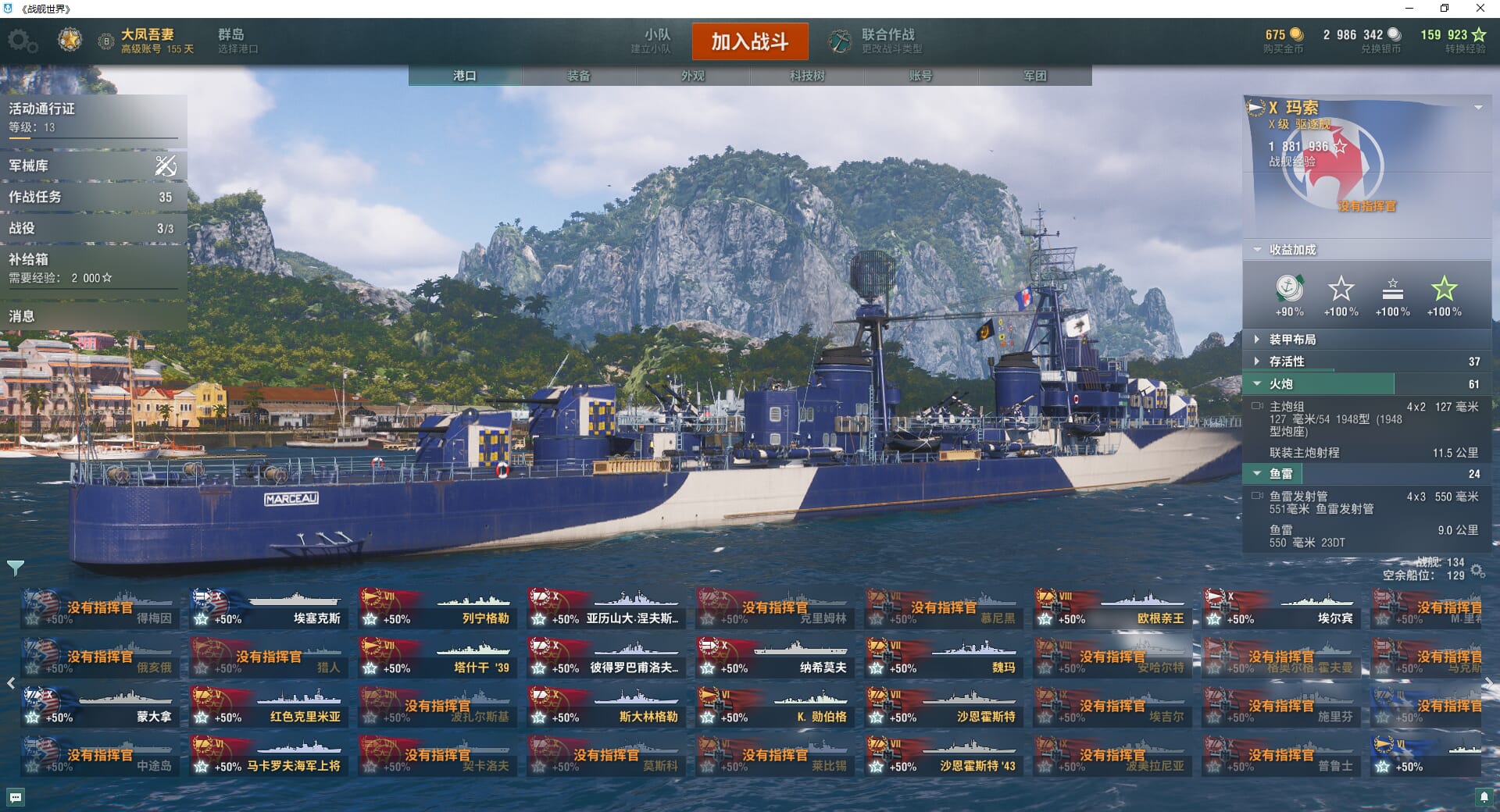This screenshot has height=812, width=1500.
Task: Open the settings gear menu
Action: tap(22, 41)
